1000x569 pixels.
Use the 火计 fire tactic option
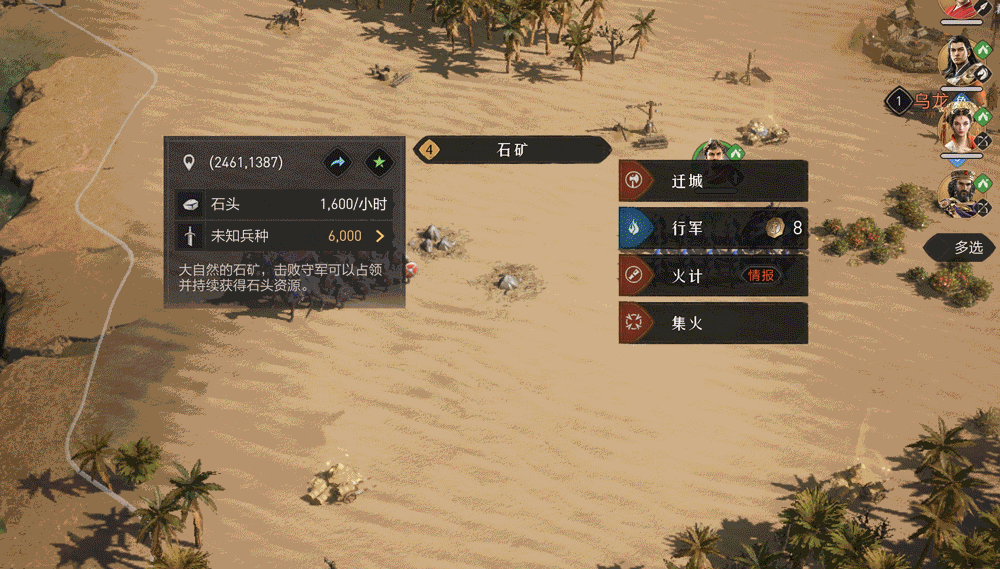(x=712, y=275)
